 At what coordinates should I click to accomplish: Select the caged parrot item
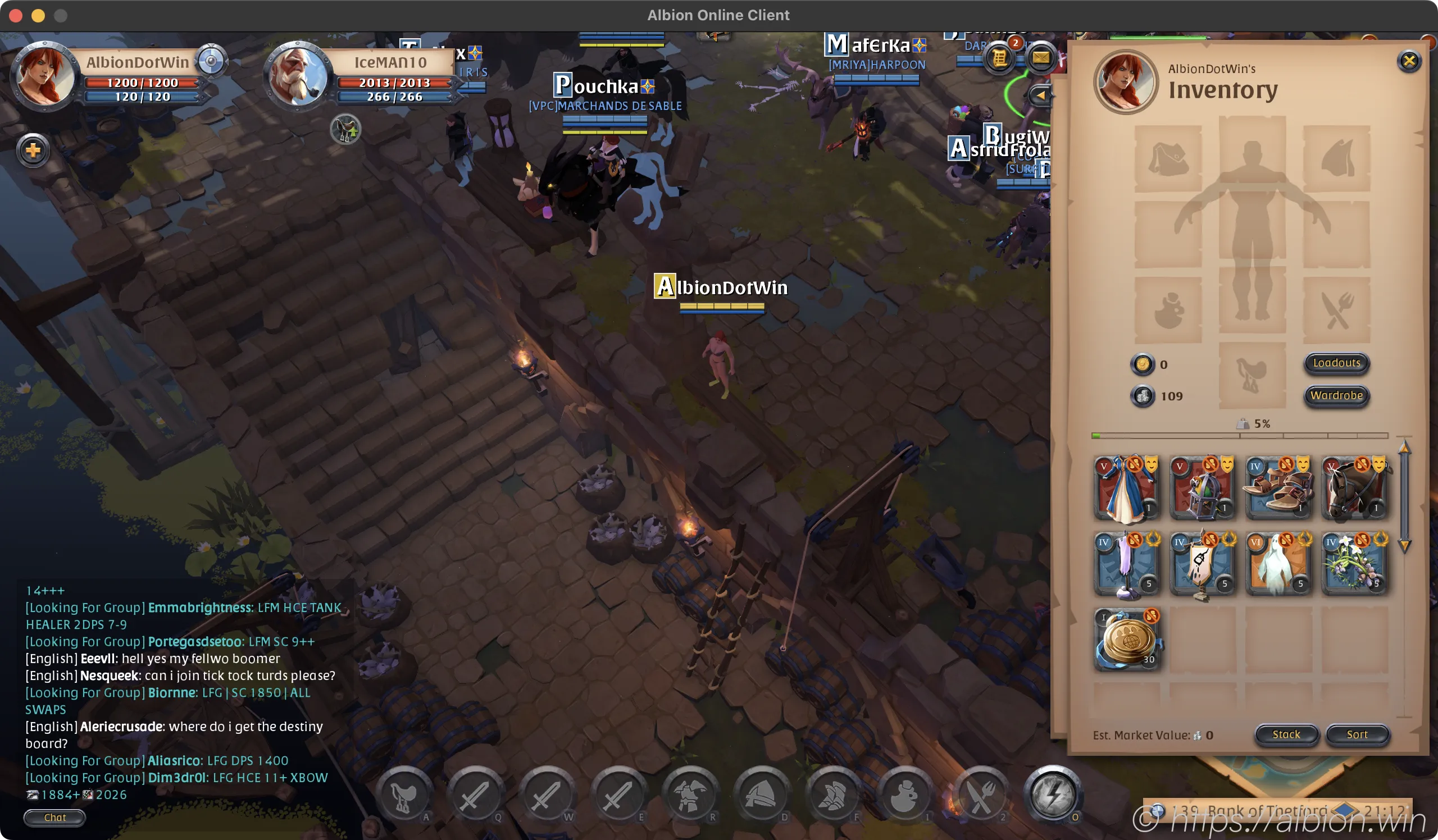(1202, 489)
